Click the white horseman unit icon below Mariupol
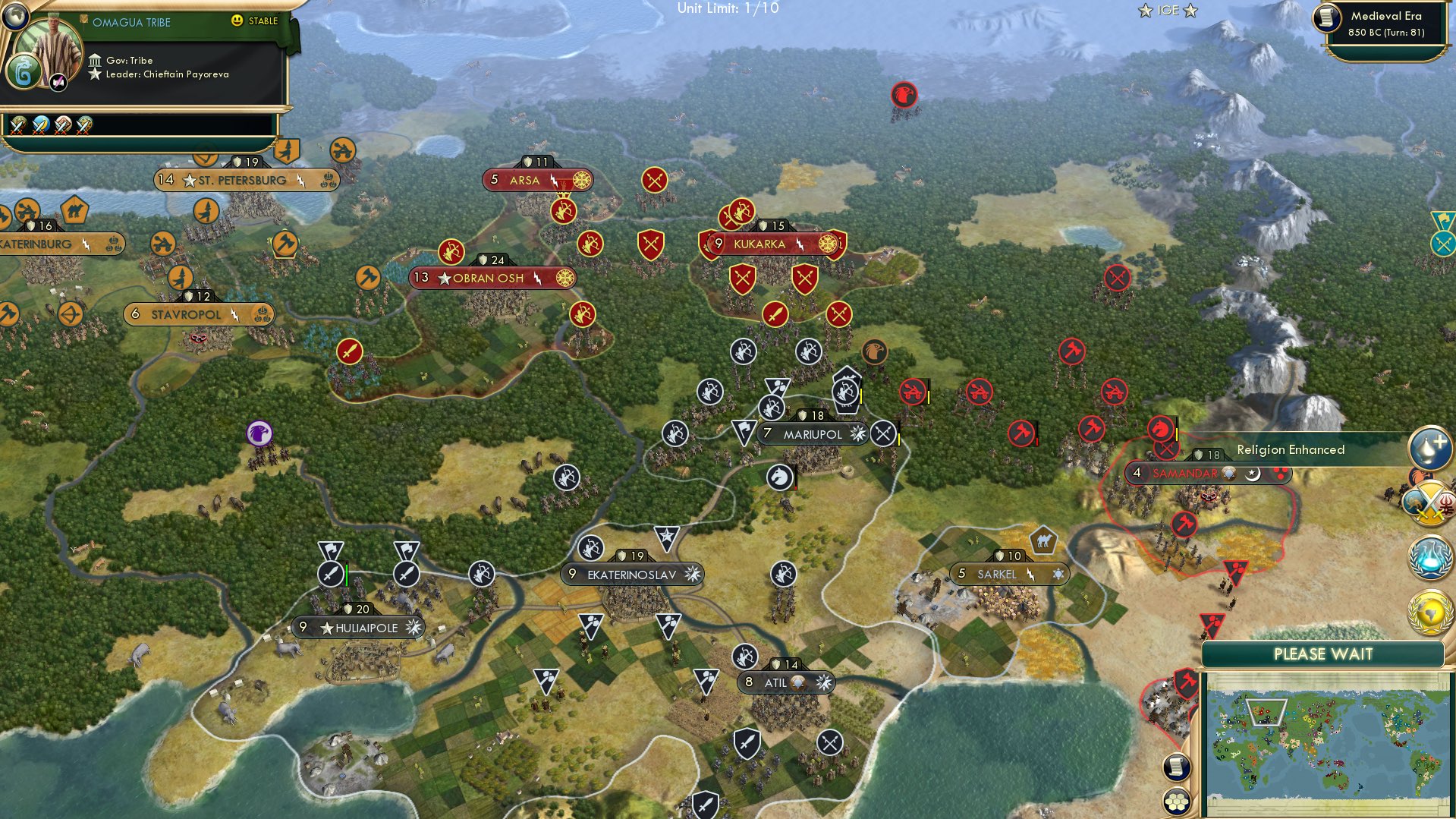The height and width of the screenshot is (819, 1456). point(780,477)
